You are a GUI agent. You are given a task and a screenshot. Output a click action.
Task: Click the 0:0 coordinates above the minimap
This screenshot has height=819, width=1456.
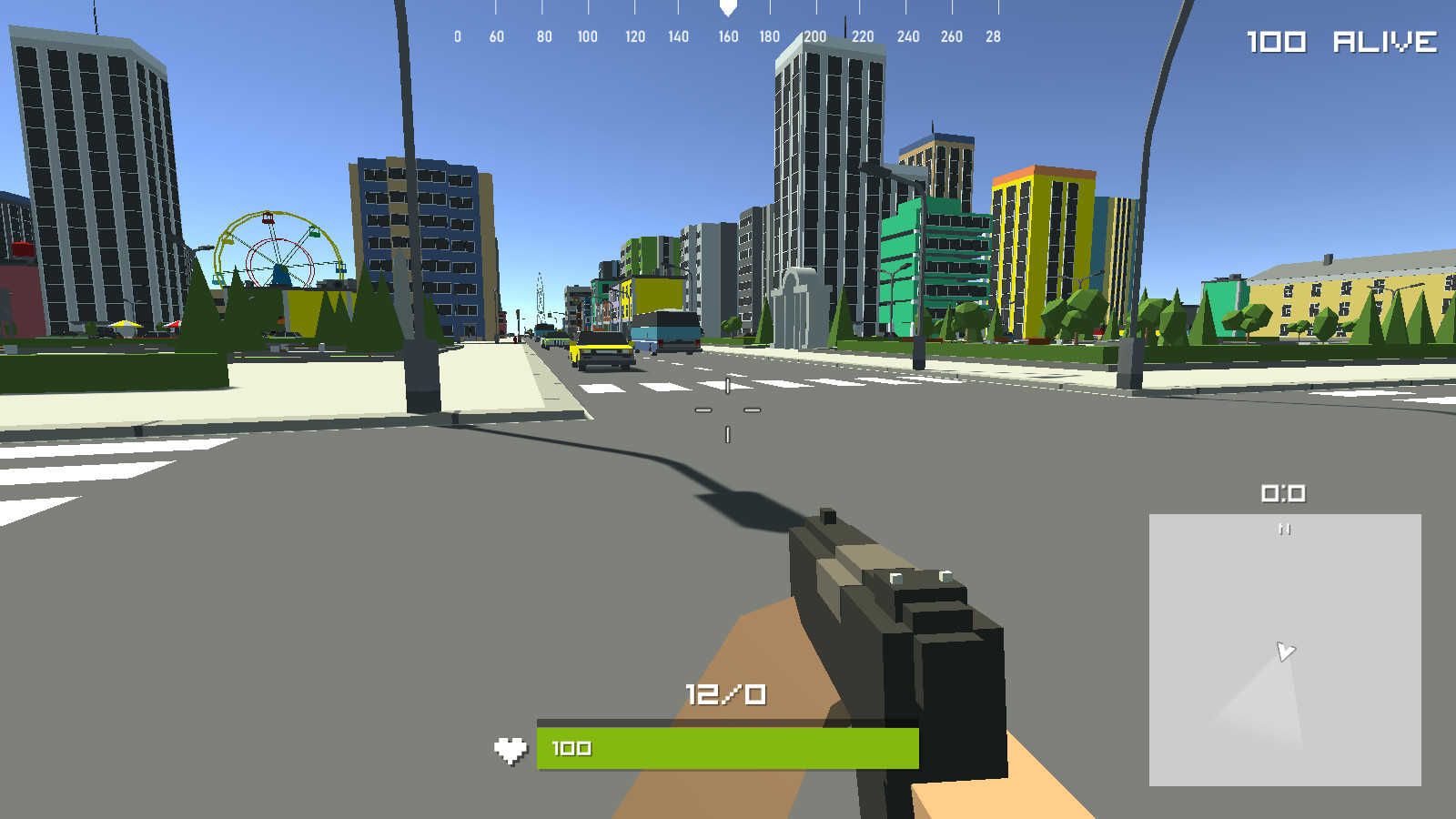click(x=1283, y=493)
